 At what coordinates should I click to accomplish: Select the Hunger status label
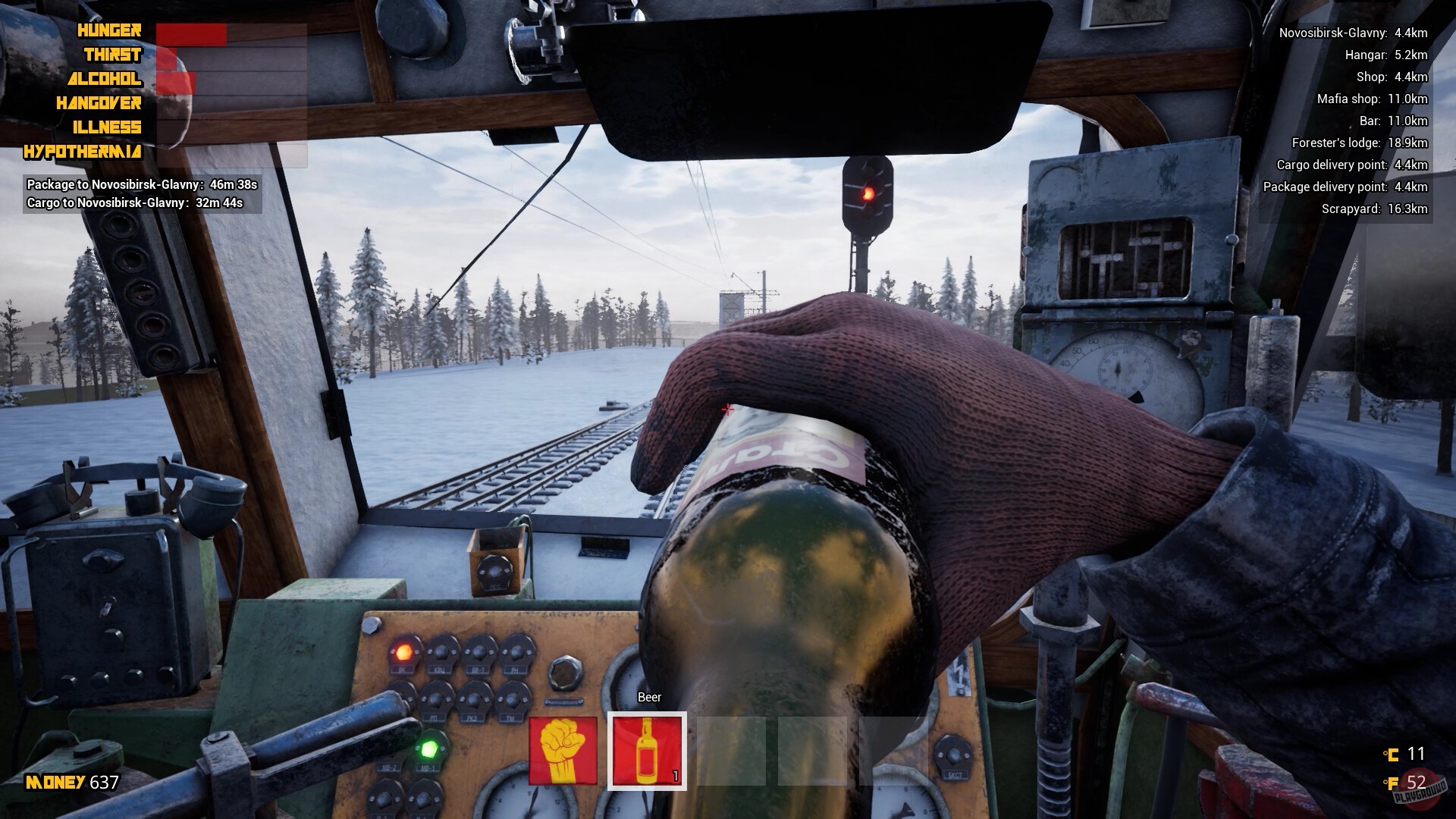[107, 31]
